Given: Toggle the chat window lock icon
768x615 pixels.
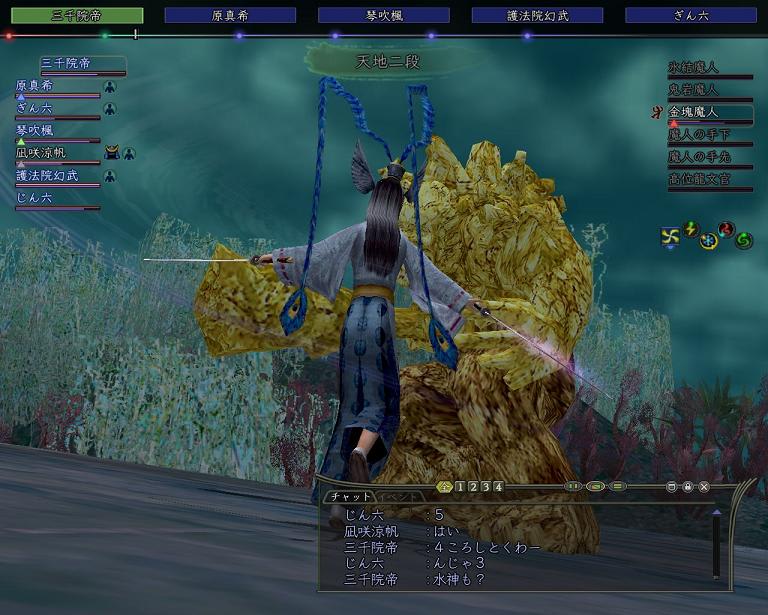Looking at the screenshot, I should point(688,487).
